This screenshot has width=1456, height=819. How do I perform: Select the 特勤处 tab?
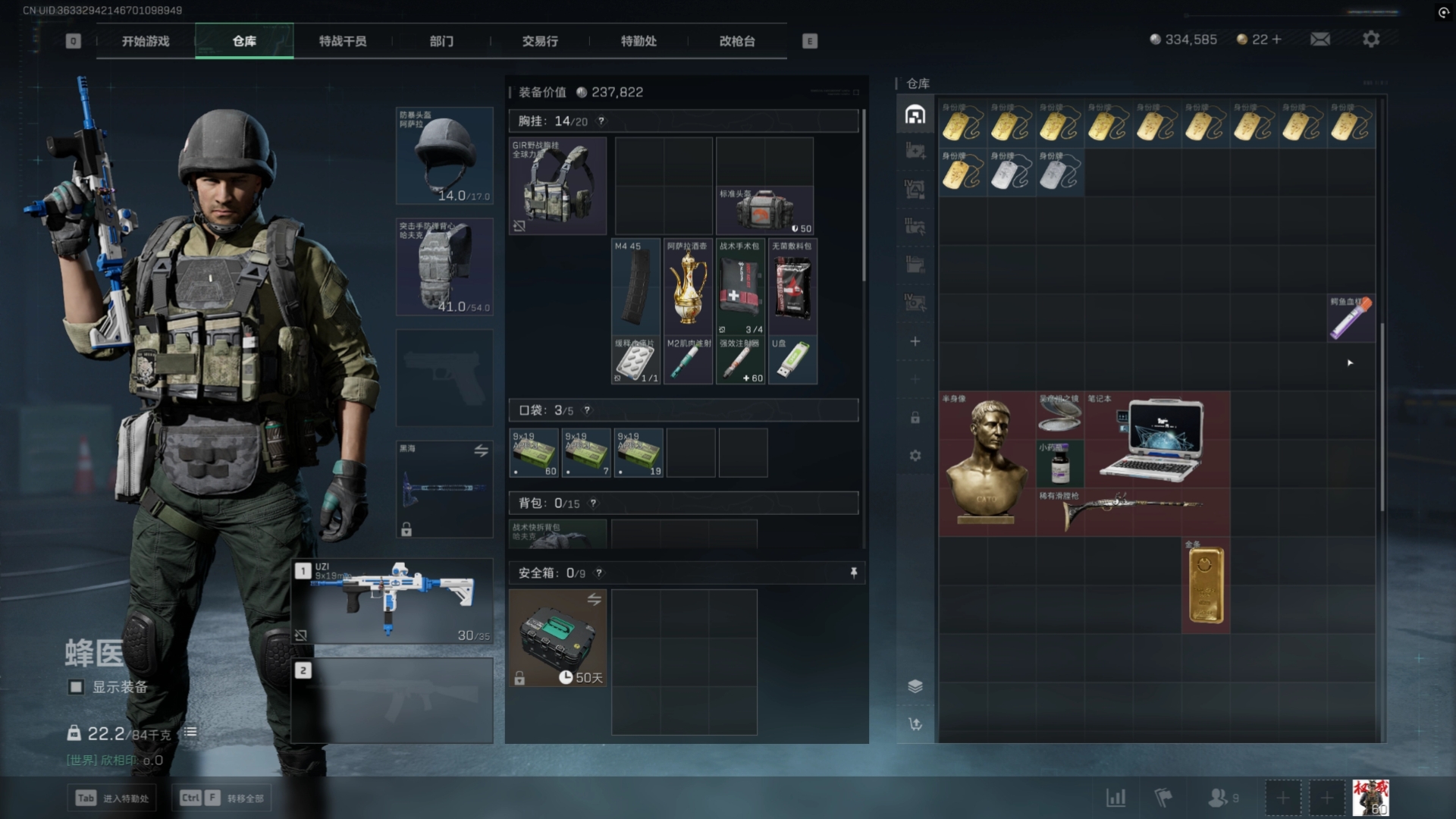pos(639,41)
